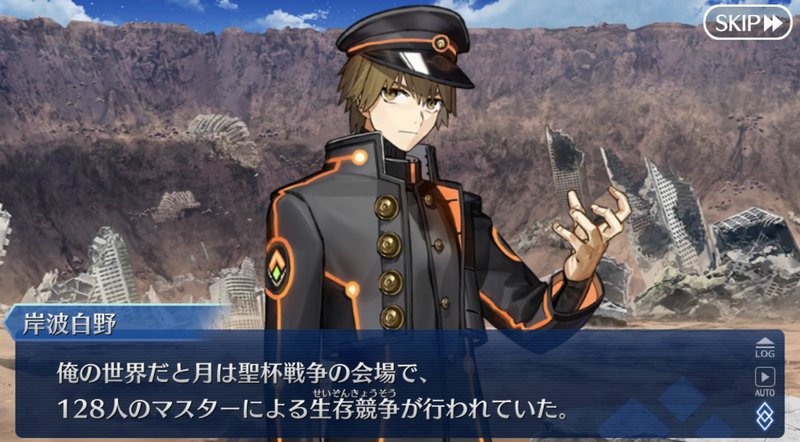Viewport: 800px width, 442px height.
Task: Toggle AUTO text advance
Action: click(x=765, y=381)
